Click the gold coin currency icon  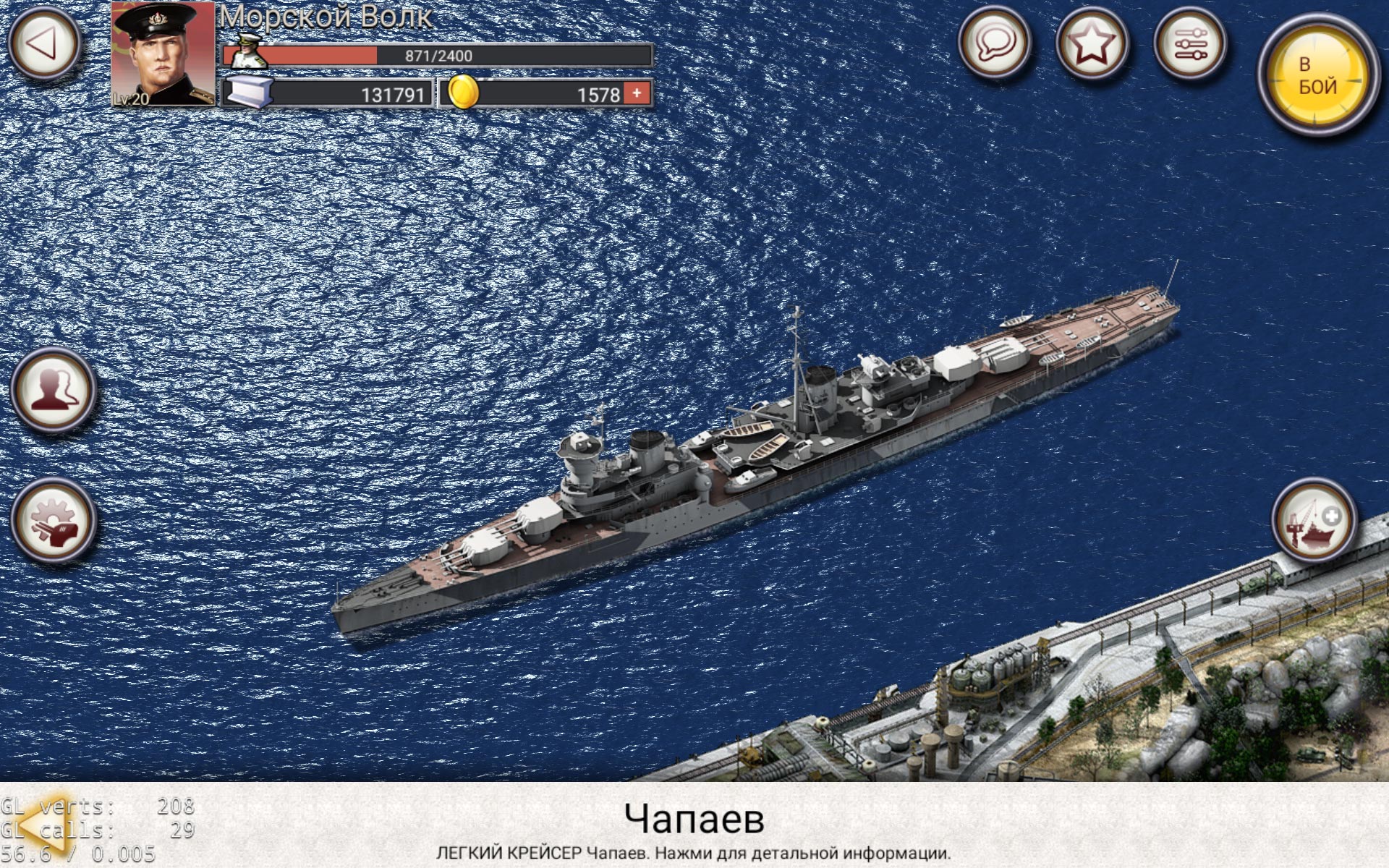[x=466, y=92]
